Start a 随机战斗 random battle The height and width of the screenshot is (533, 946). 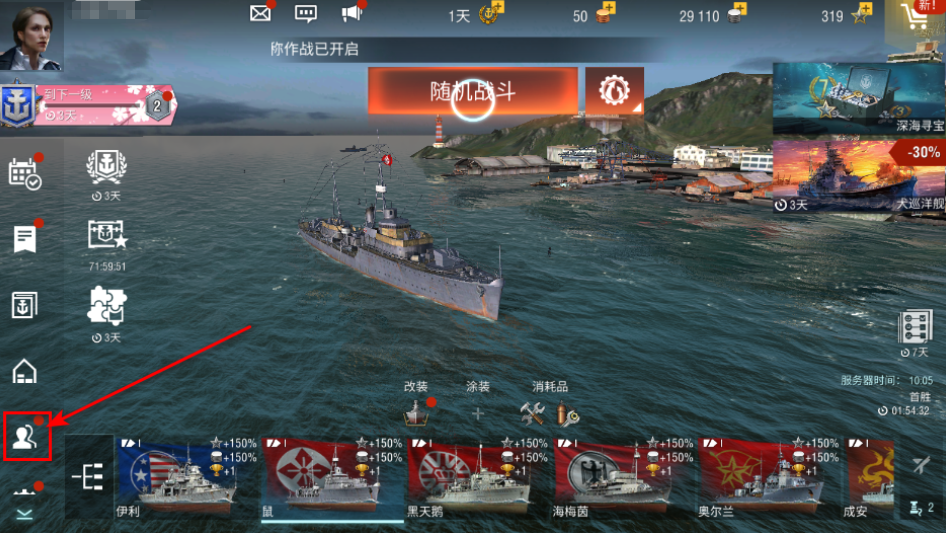pos(473,92)
